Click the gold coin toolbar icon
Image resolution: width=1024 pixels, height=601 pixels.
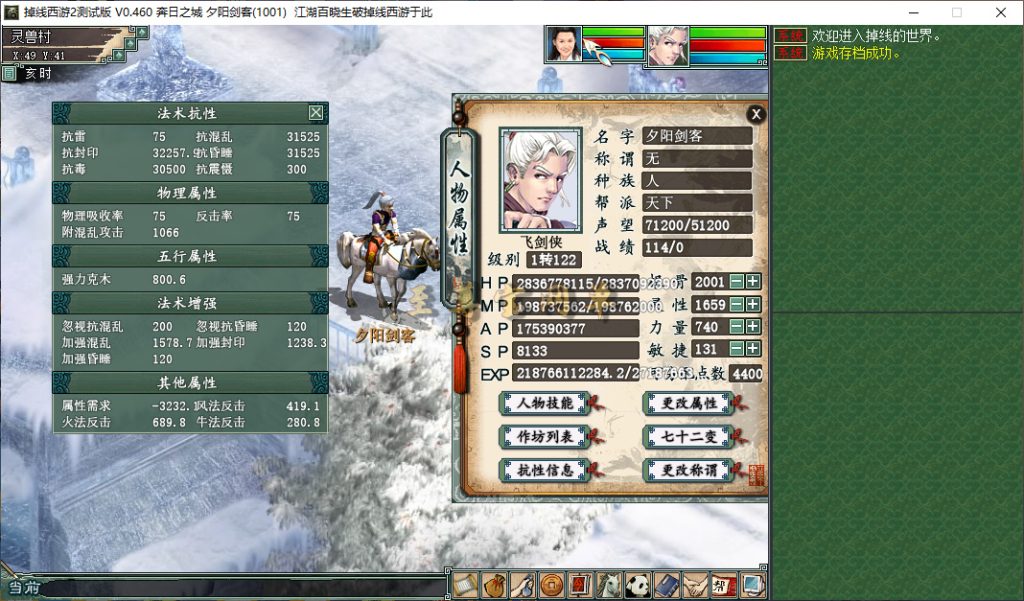(x=551, y=585)
